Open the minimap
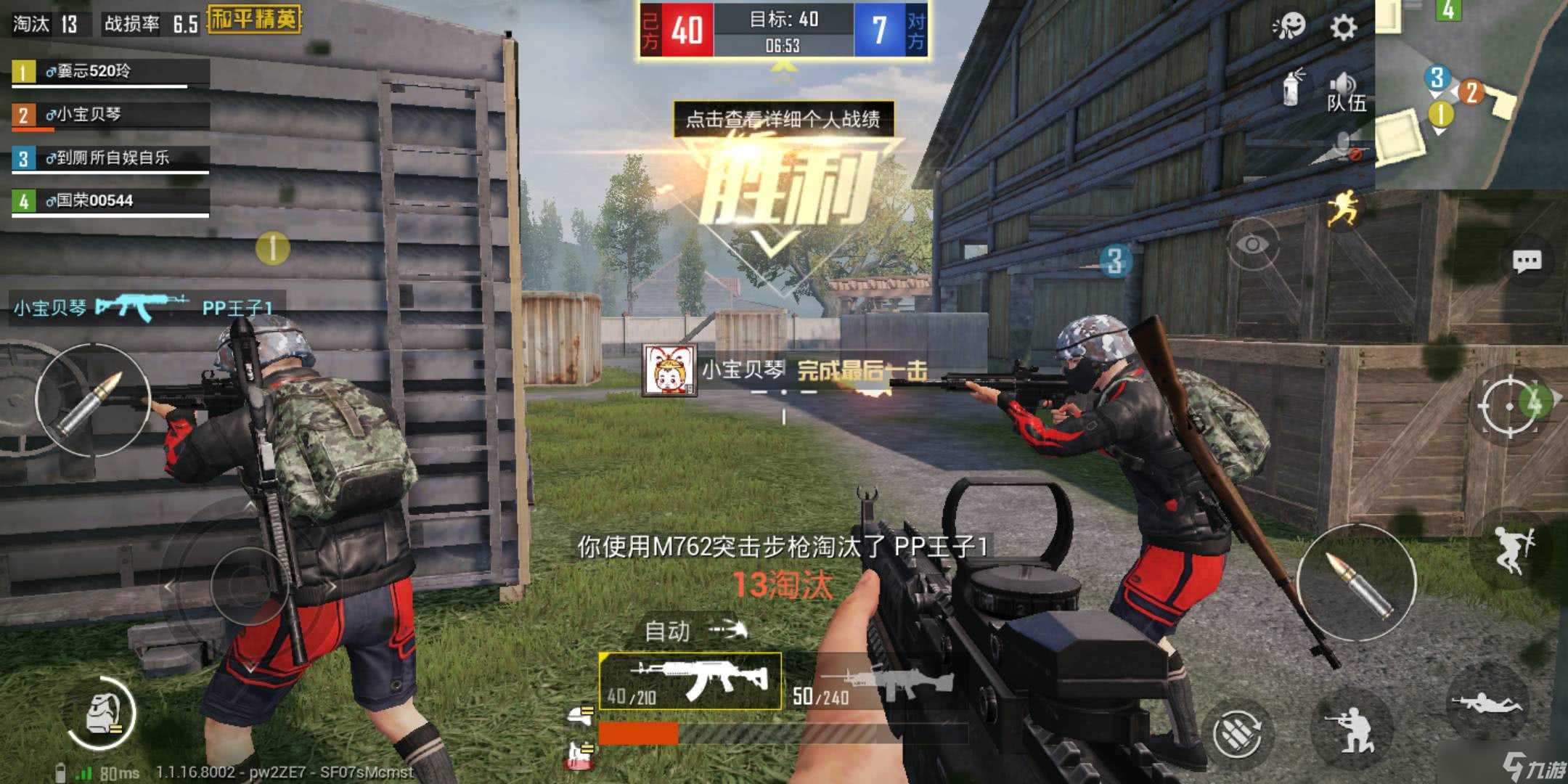 (x=1471, y=93)
